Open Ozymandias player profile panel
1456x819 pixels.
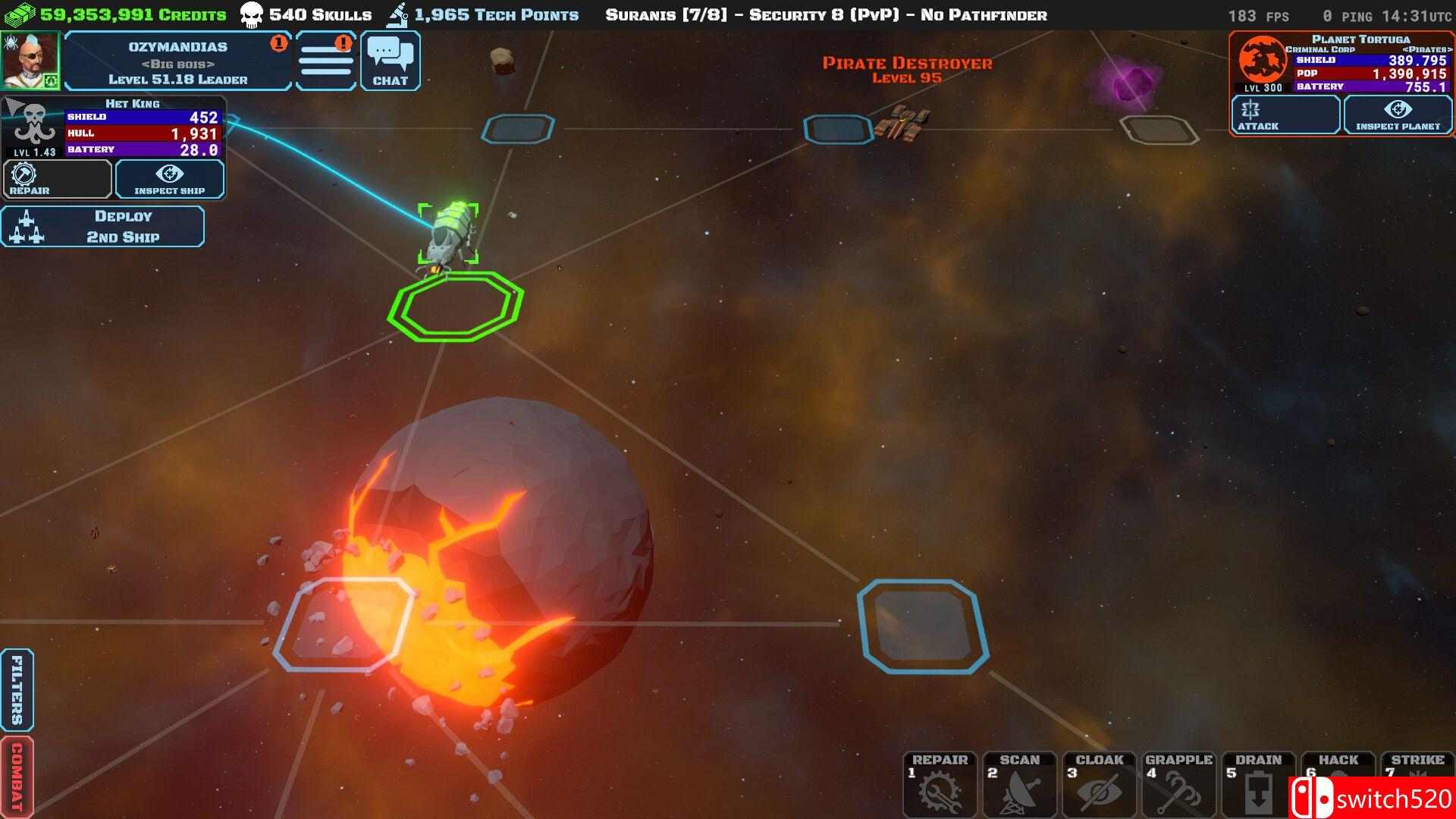tap(177, 62)
